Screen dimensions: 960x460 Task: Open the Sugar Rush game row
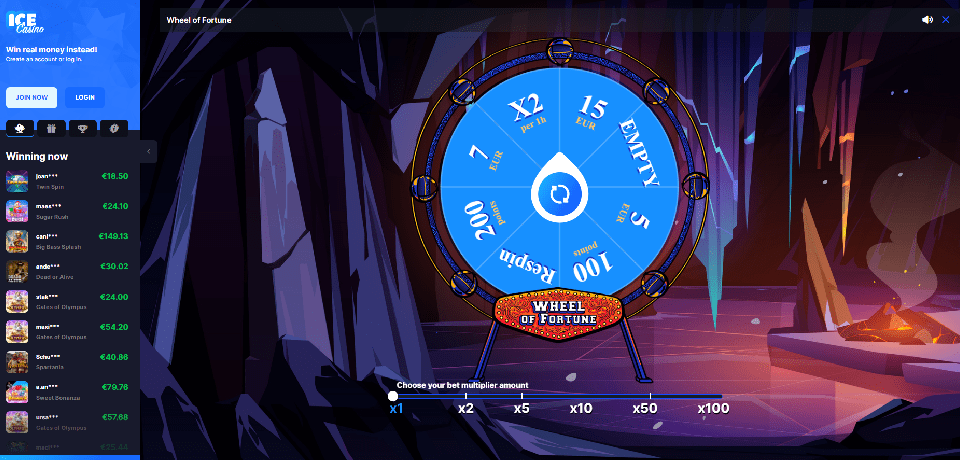pyautogui.click(x=68, y=210)
